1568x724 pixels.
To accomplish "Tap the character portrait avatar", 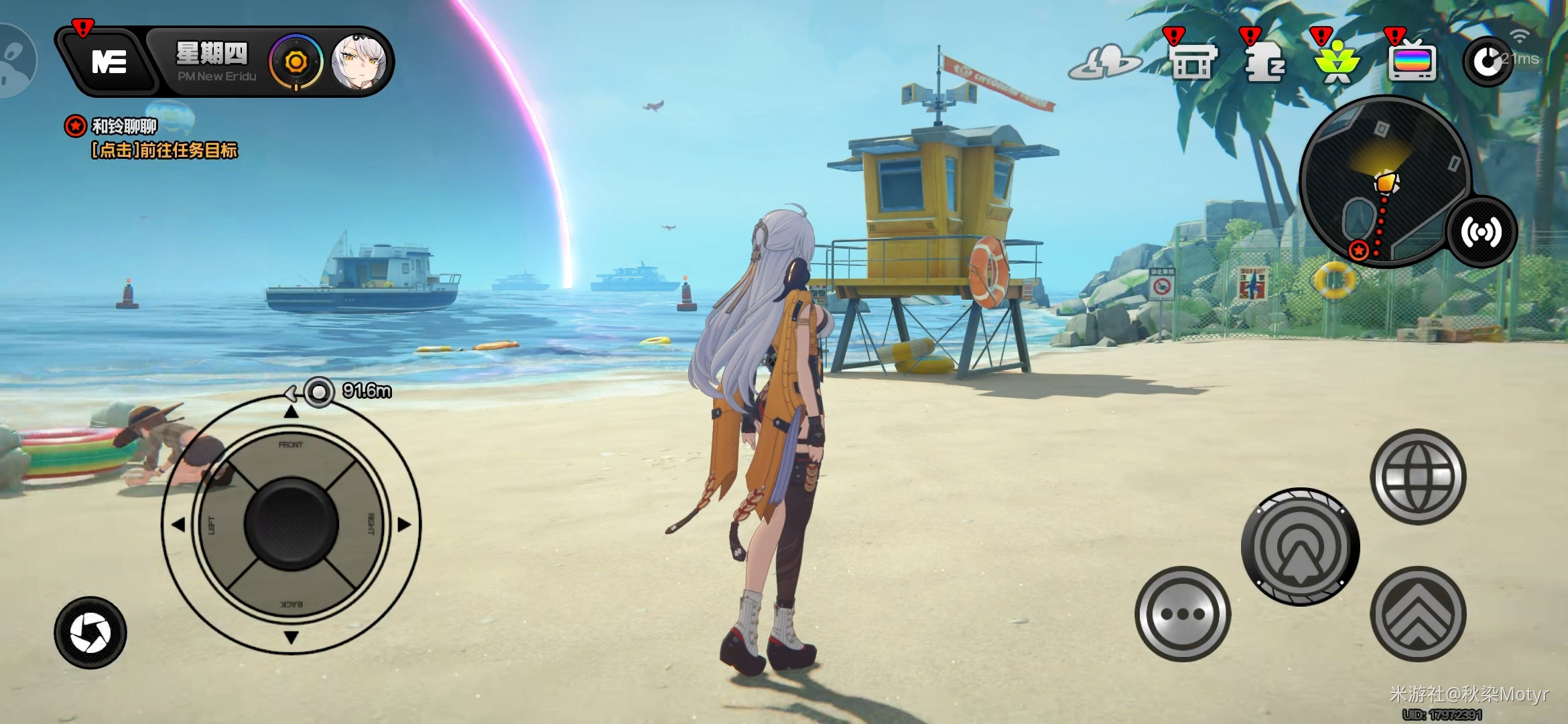I will pos(359,63).
